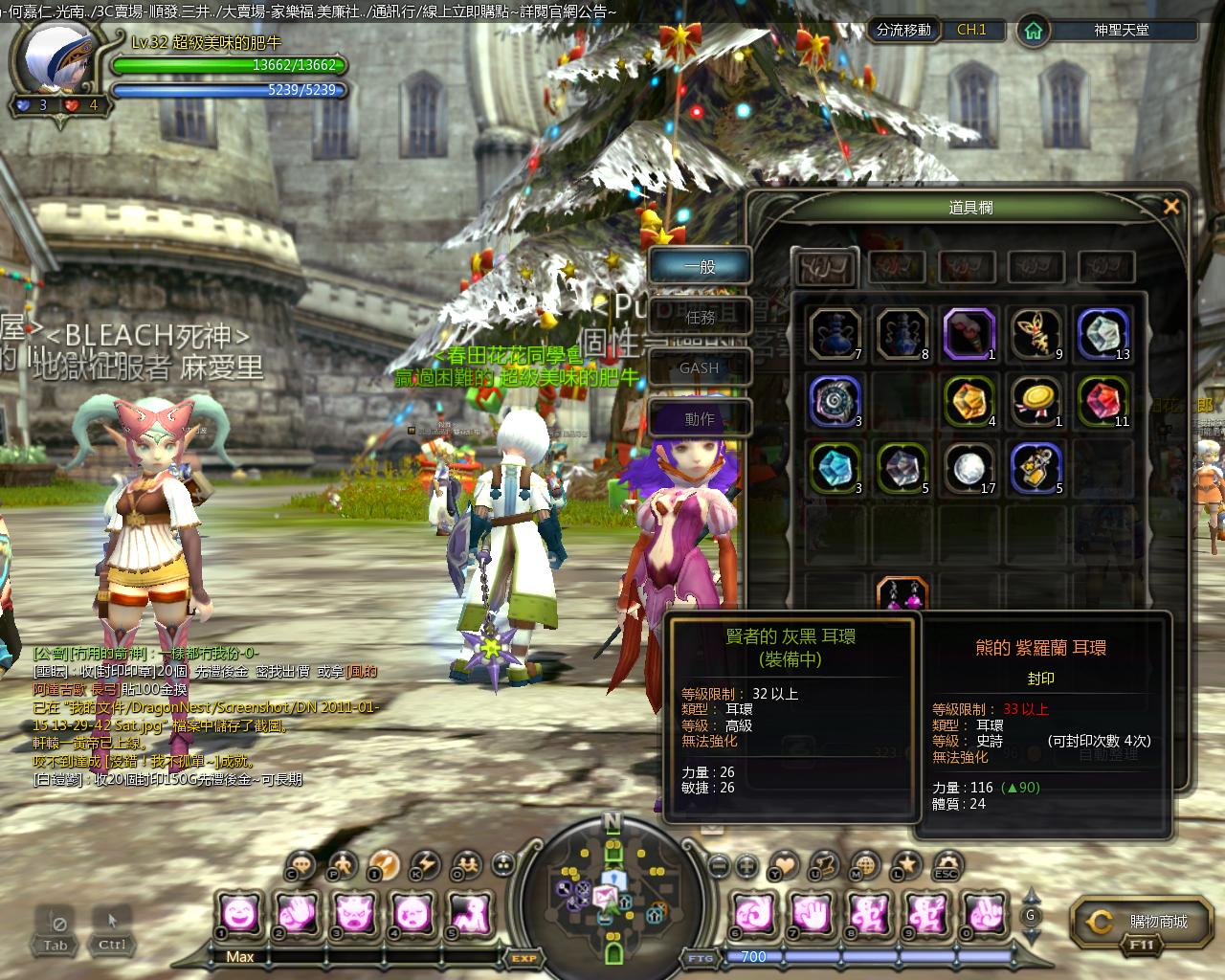1225x980 pixels.
Task: Select the purple-bordered hammer item
Action: coord(969,334)
